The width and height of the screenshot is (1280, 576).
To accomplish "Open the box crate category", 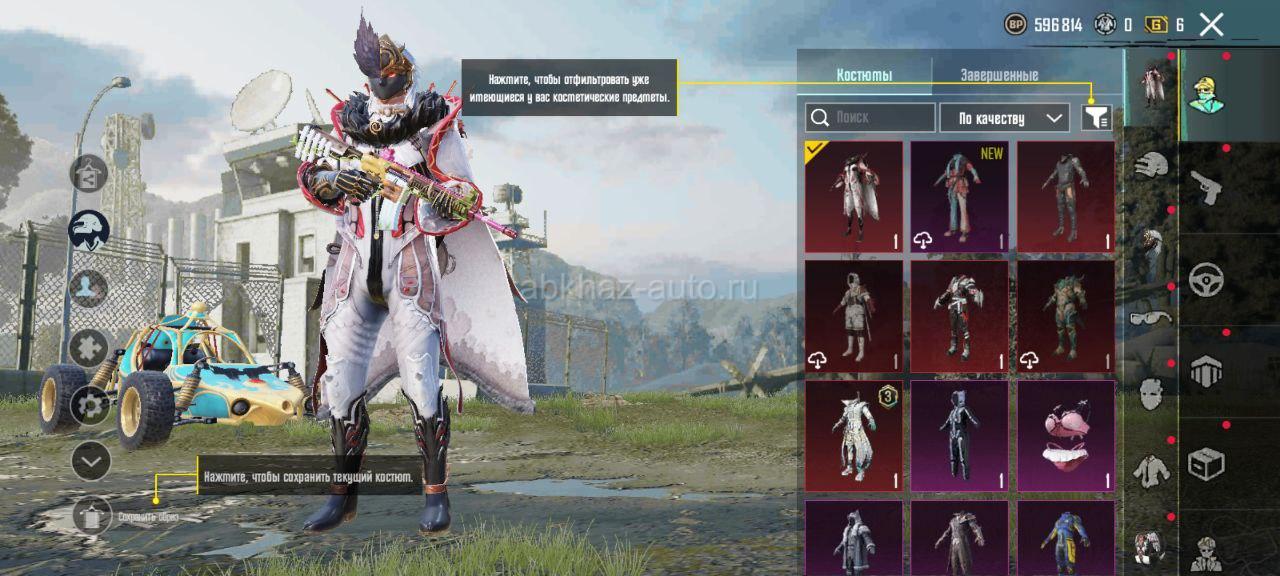I will pos(1205,463).
